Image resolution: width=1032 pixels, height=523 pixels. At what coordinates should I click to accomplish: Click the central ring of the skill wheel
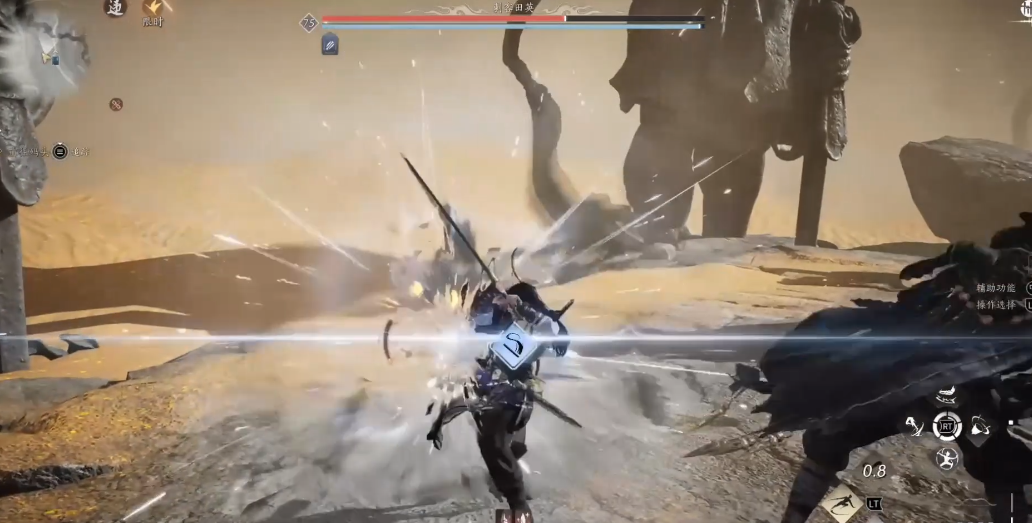click(946, 427)
